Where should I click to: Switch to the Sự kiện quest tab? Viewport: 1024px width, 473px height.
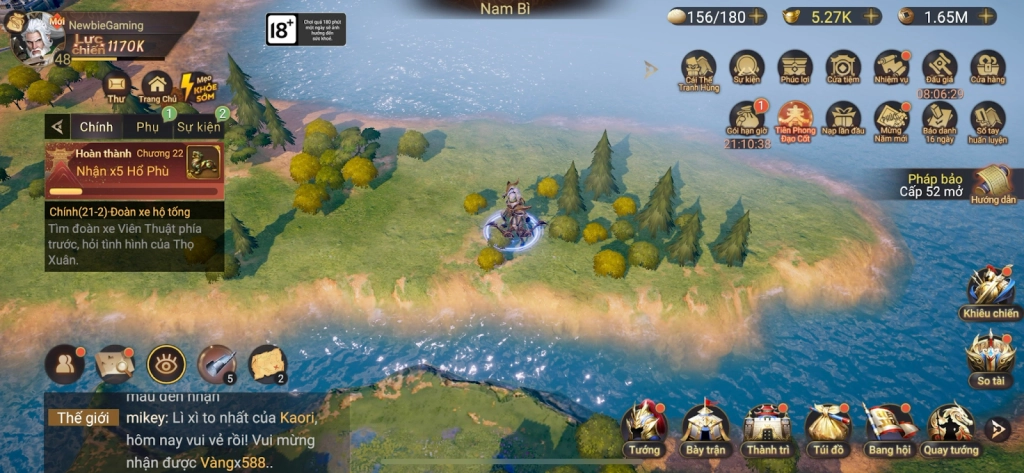click(198, 127)
